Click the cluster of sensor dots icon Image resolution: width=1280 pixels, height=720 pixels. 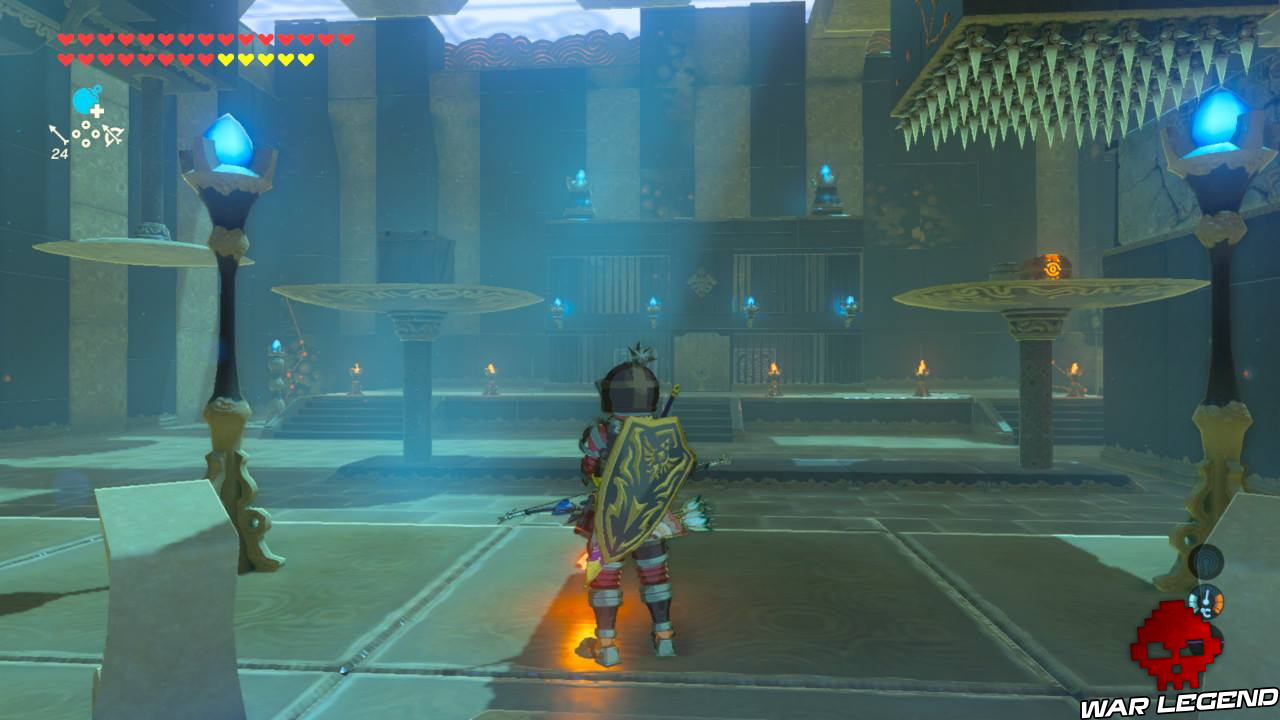(86, 135)
